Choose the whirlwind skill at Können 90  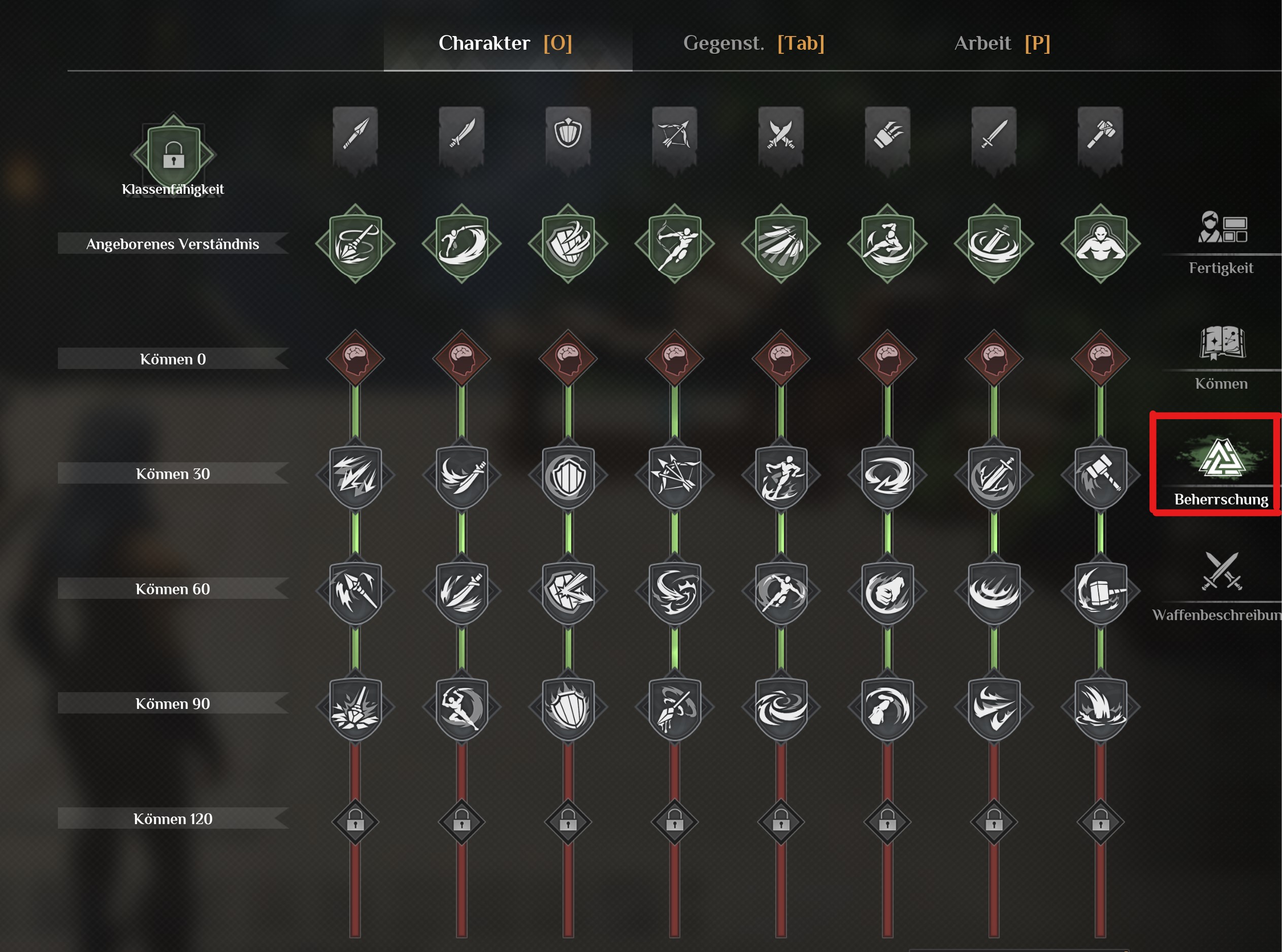tap(781, 706)
